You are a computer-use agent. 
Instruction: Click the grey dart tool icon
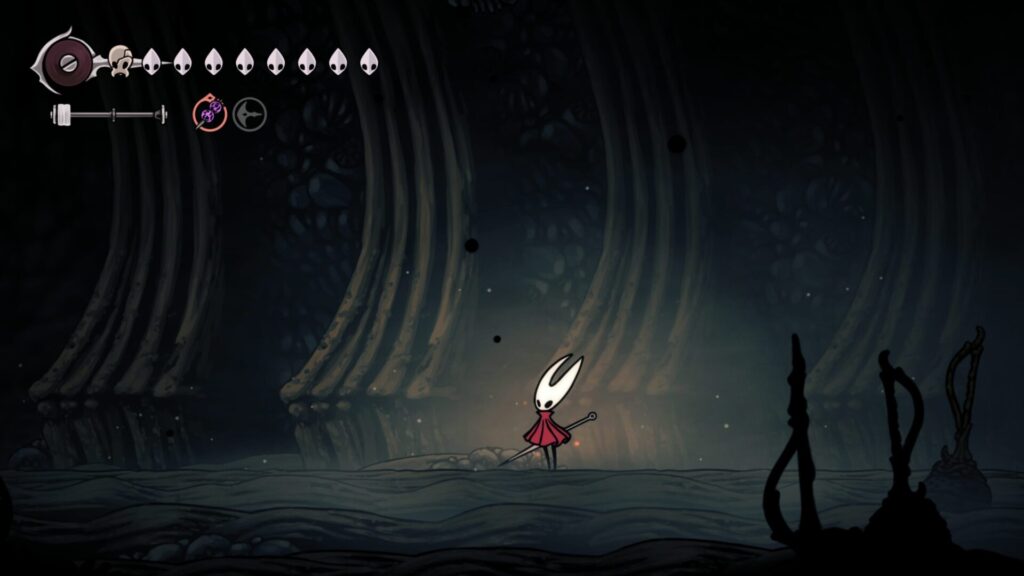pos(250,116)
